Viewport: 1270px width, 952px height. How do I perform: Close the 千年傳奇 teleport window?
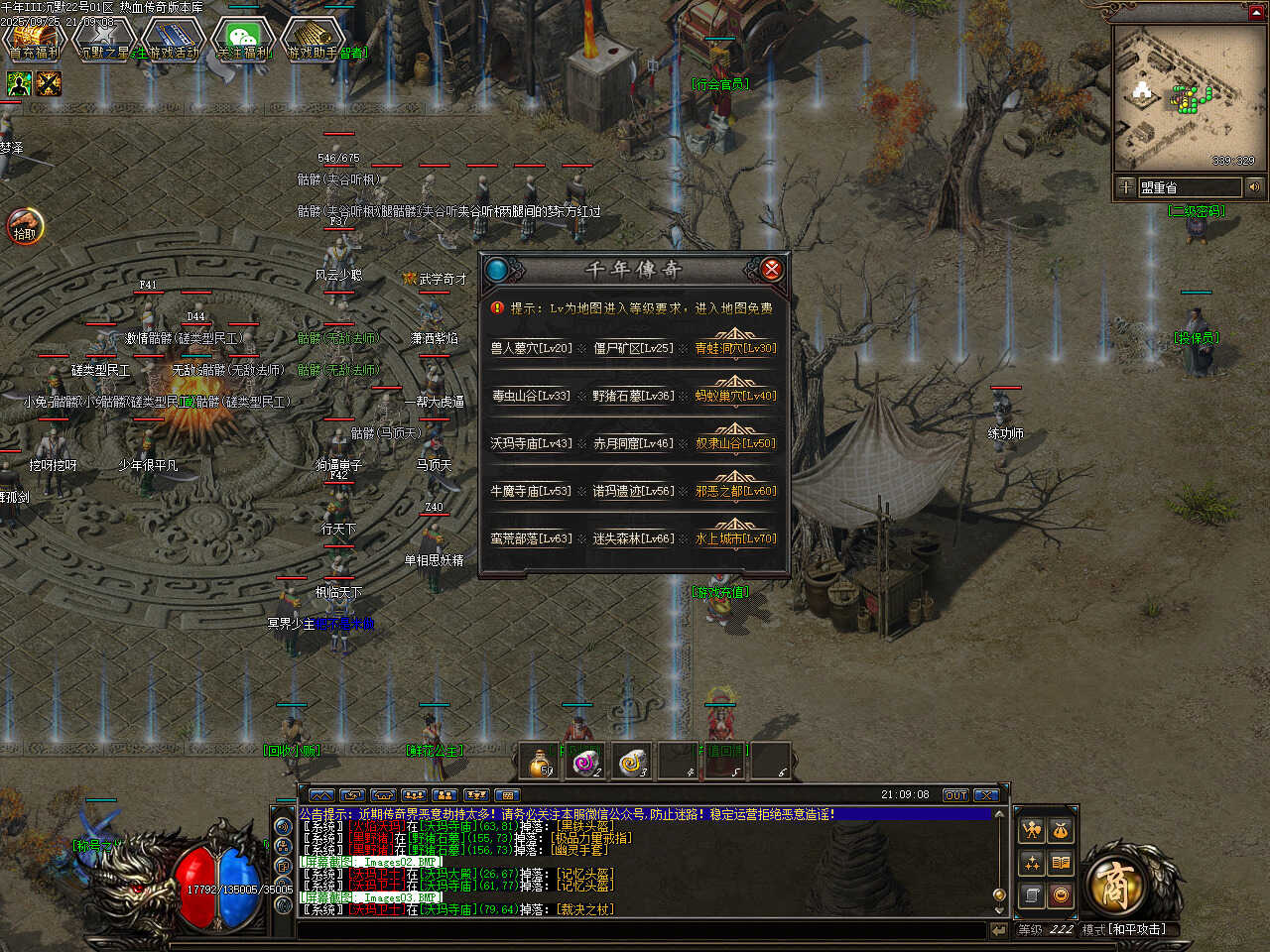771,269
